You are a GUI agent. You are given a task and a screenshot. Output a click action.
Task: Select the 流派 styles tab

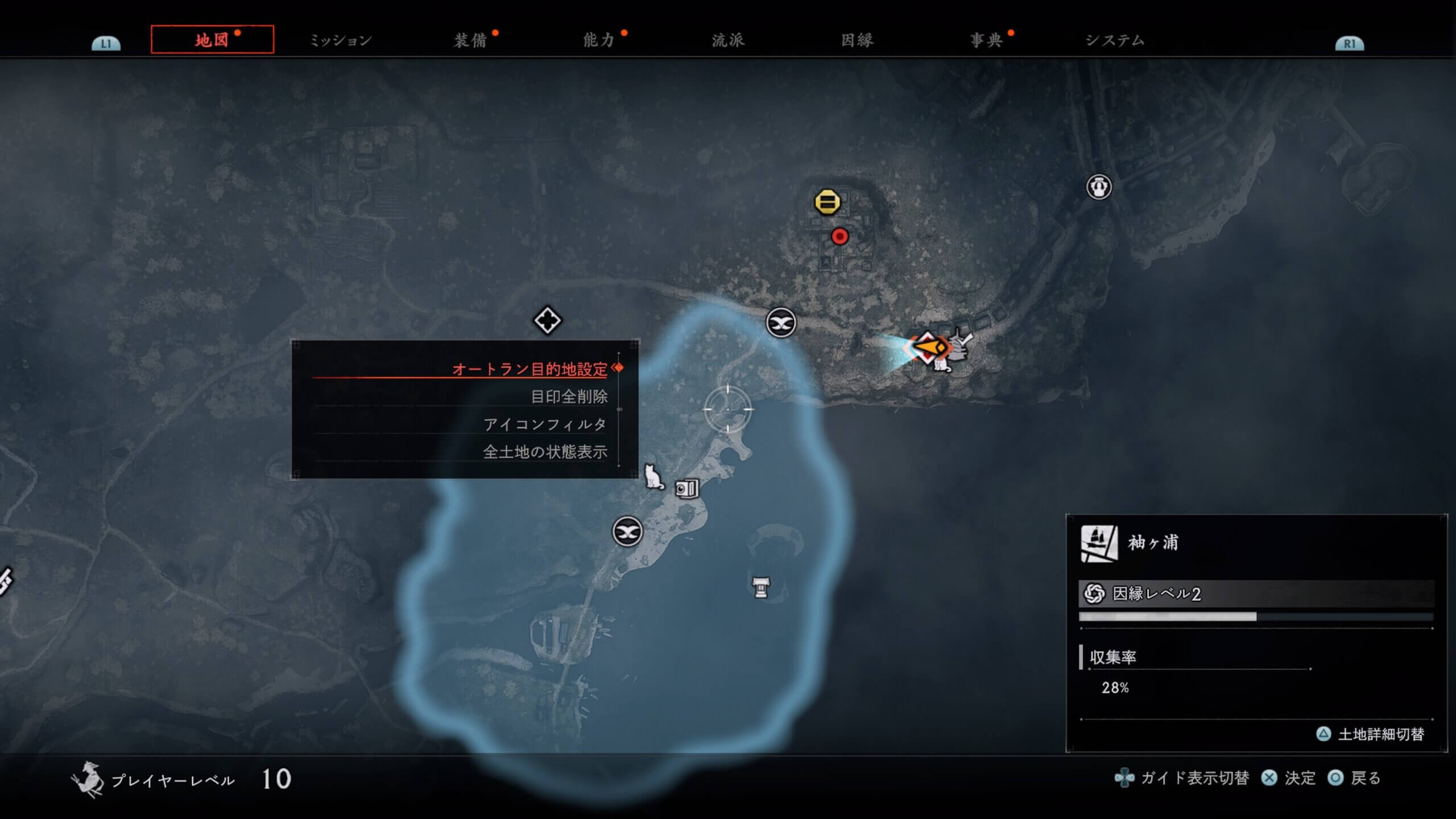coord(728,40)
